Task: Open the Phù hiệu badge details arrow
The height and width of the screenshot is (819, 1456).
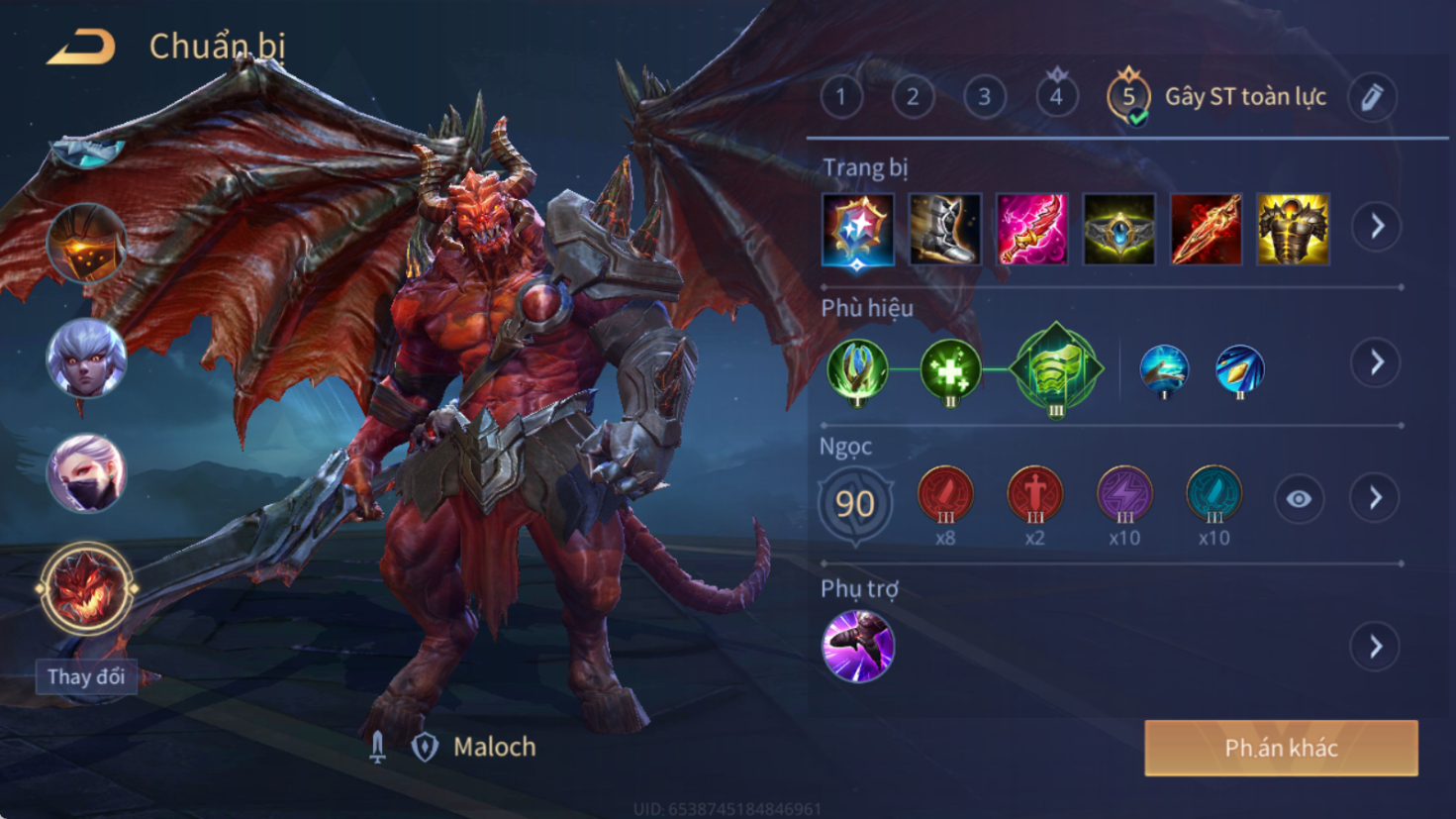Action: point(1377,362)
